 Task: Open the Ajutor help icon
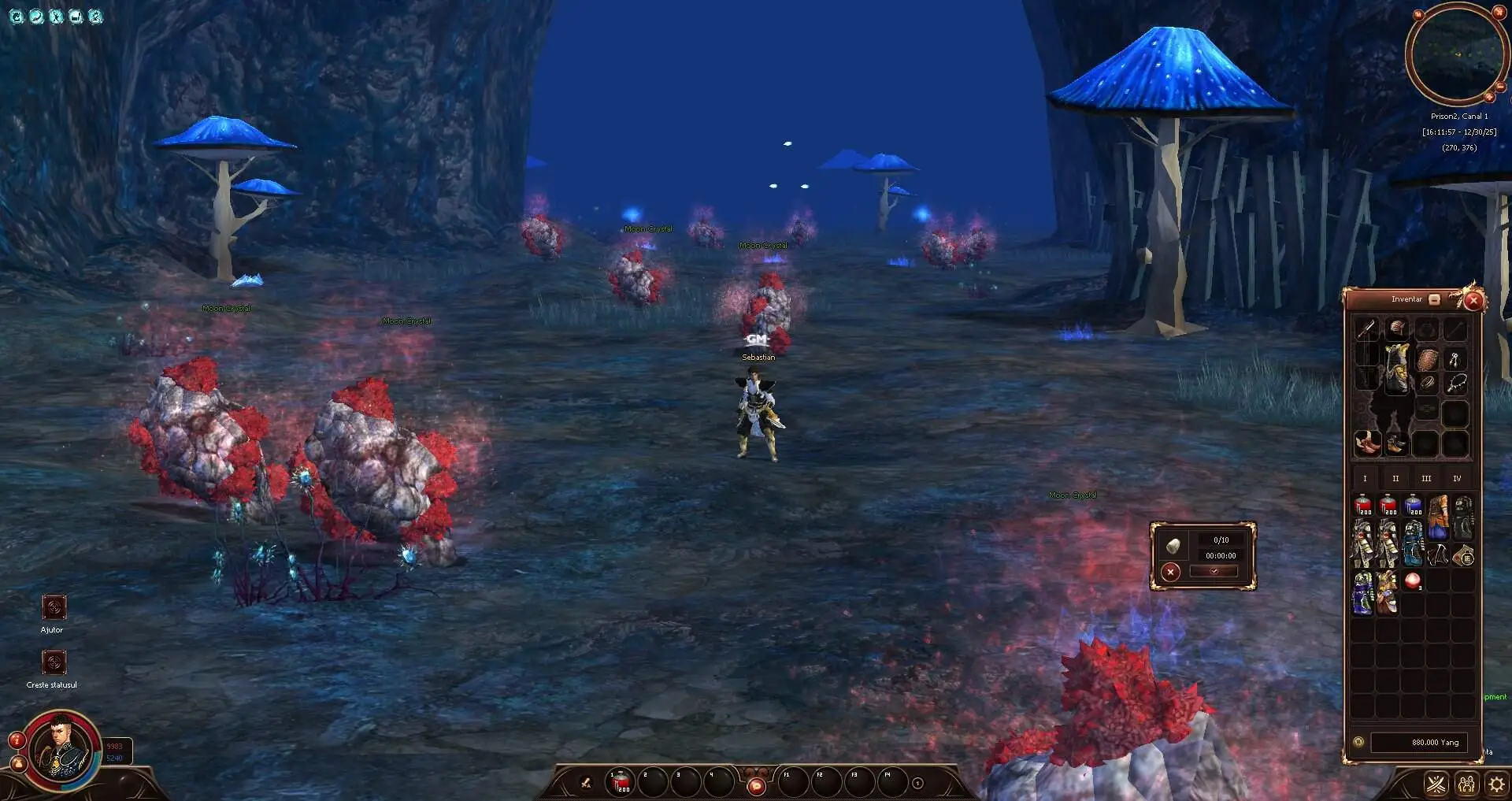(x=53, y=607)
